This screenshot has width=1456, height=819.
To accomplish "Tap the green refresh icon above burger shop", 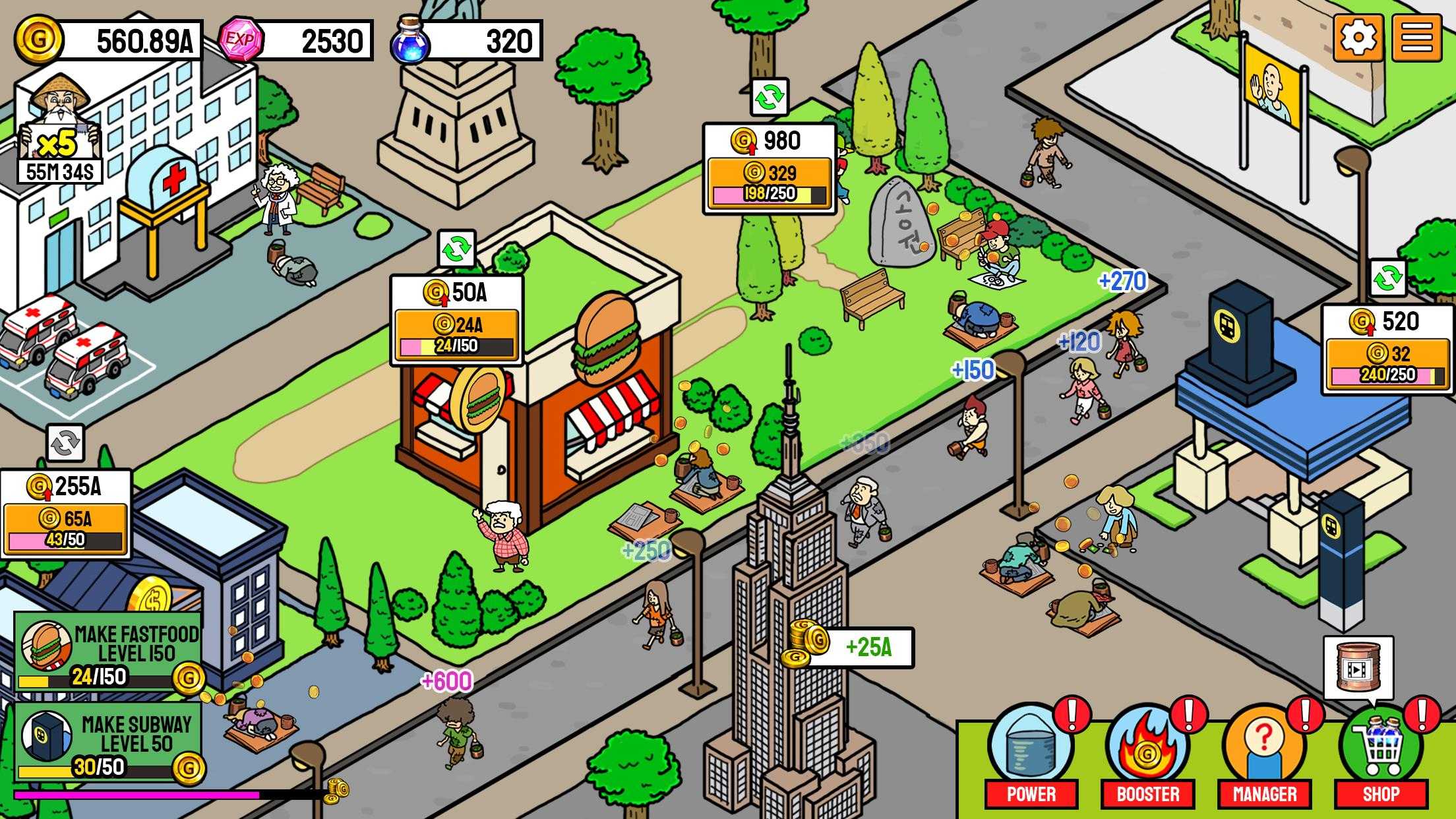I will point(456,249).
